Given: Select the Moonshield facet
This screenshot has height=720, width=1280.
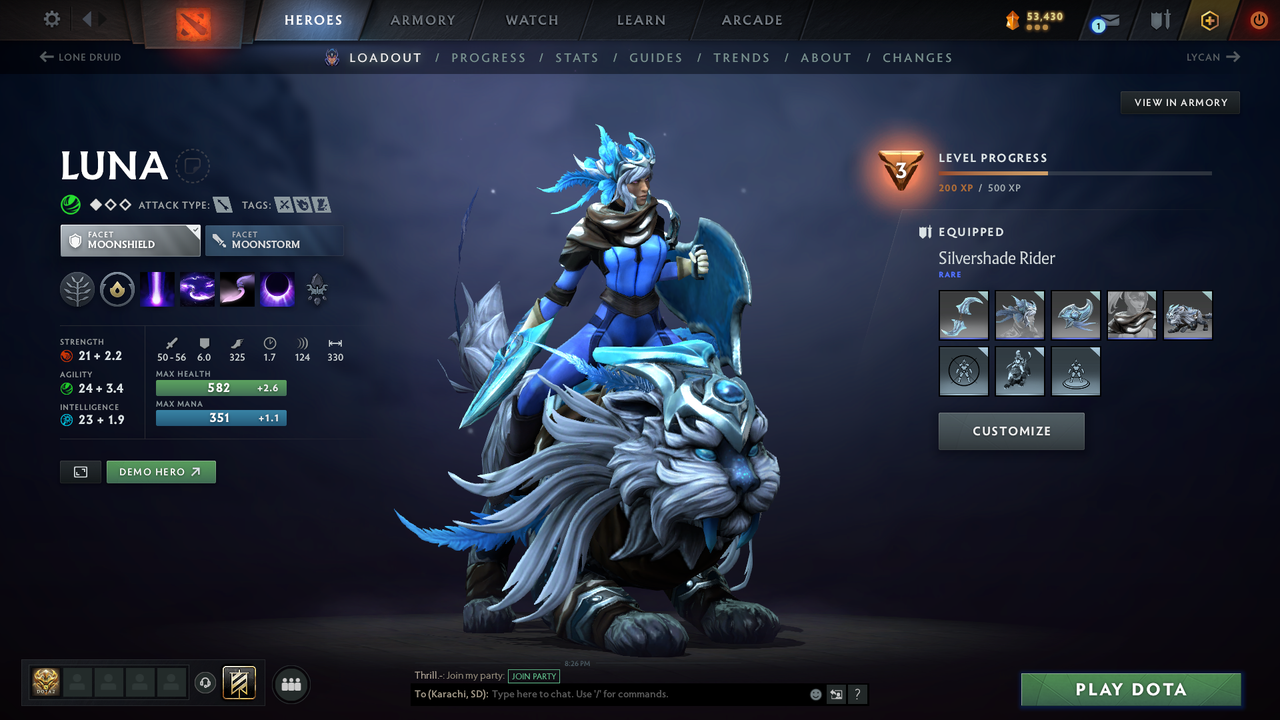Looking at the screenshot, I should 130,240.
